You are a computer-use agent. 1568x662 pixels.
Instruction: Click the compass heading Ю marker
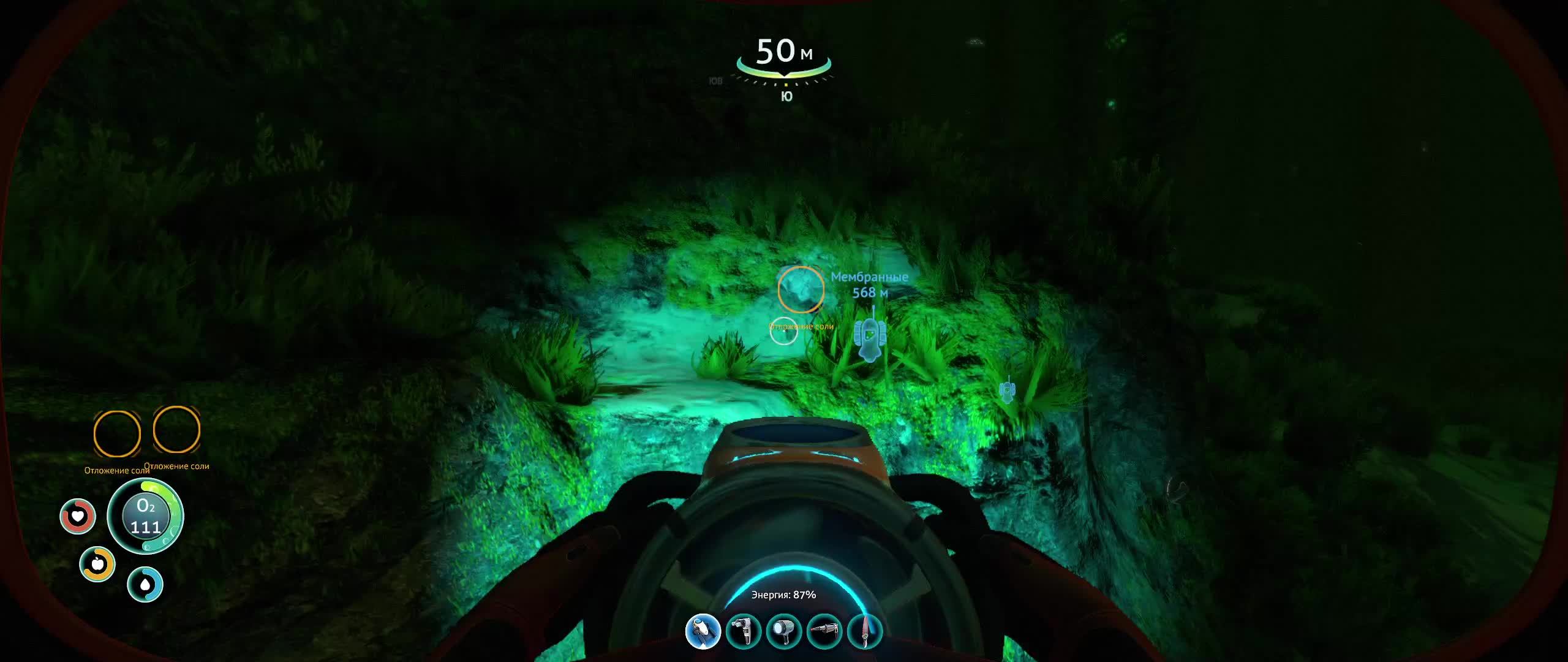786,96
